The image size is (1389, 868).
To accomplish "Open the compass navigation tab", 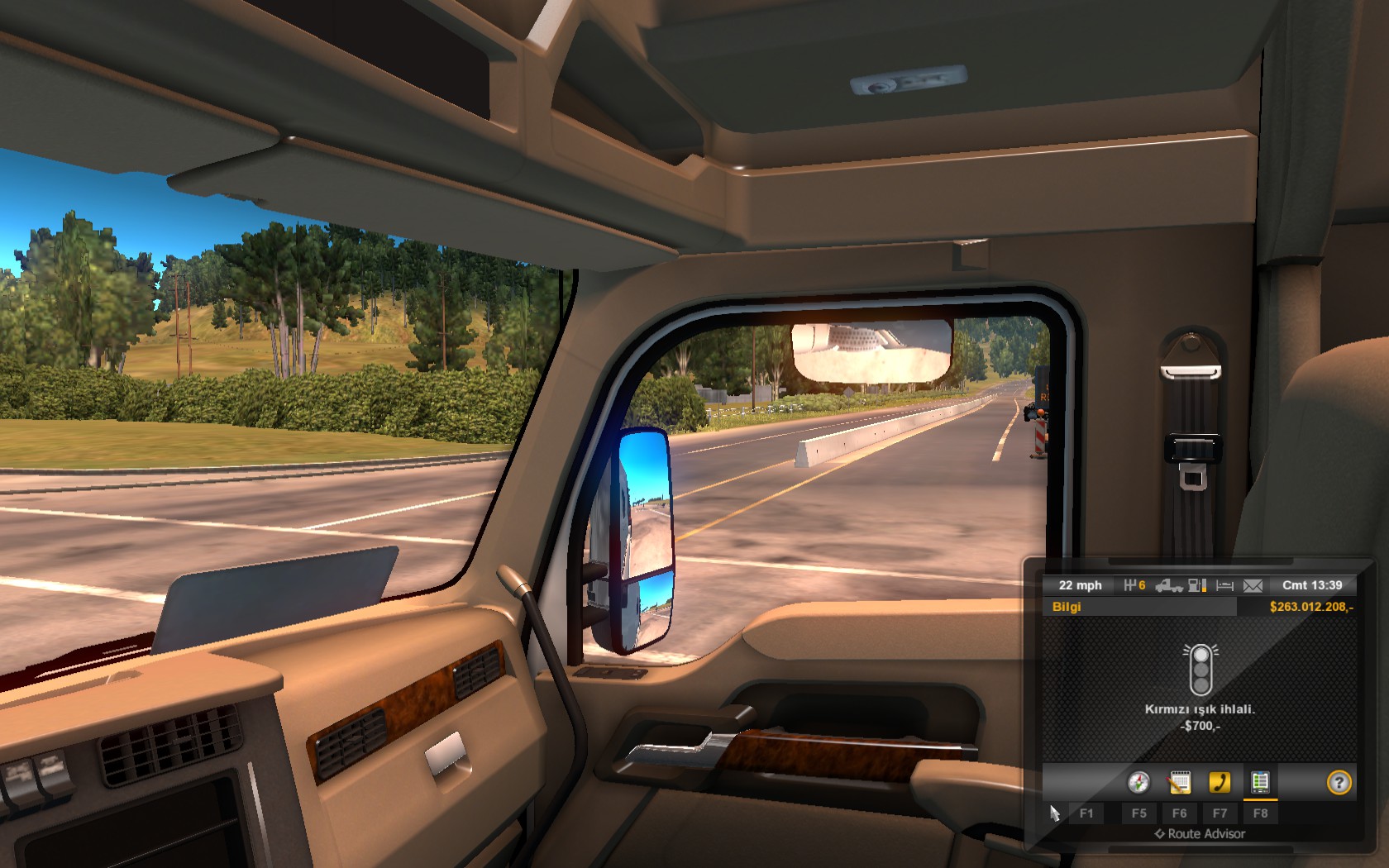I will (1138, 782).
